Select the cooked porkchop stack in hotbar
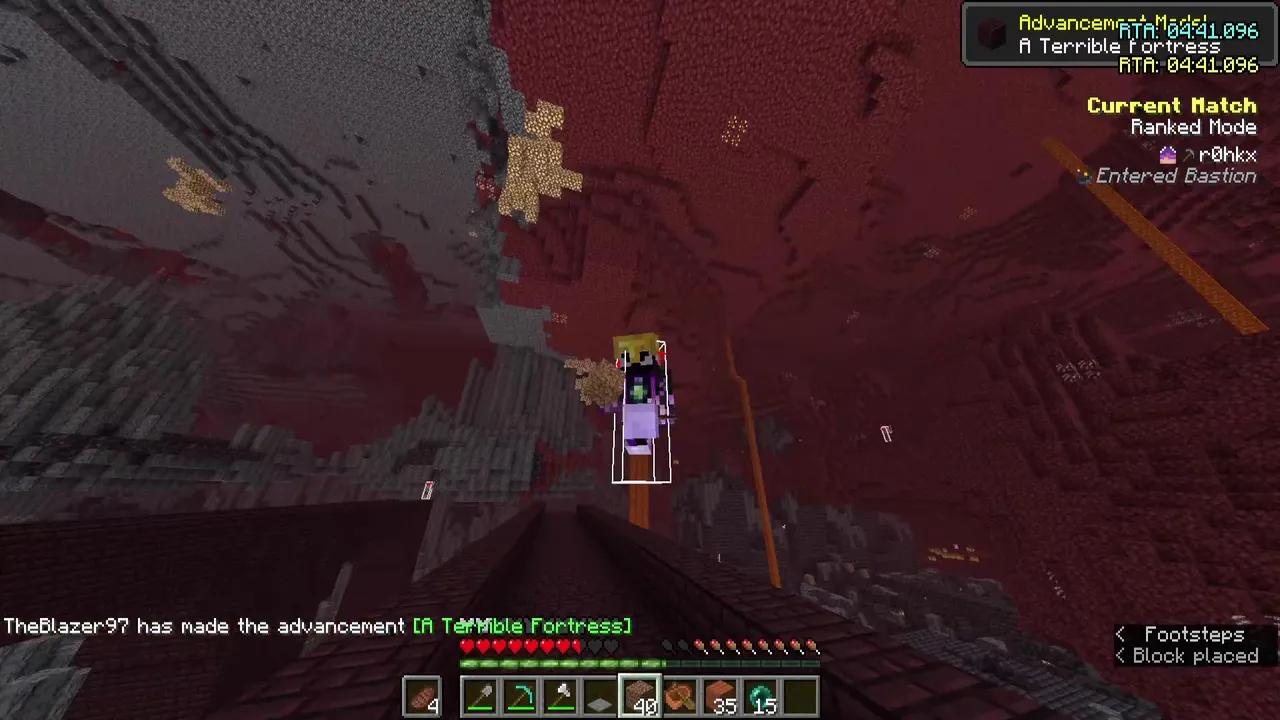1280x720 pixels. tap(421, 697)
